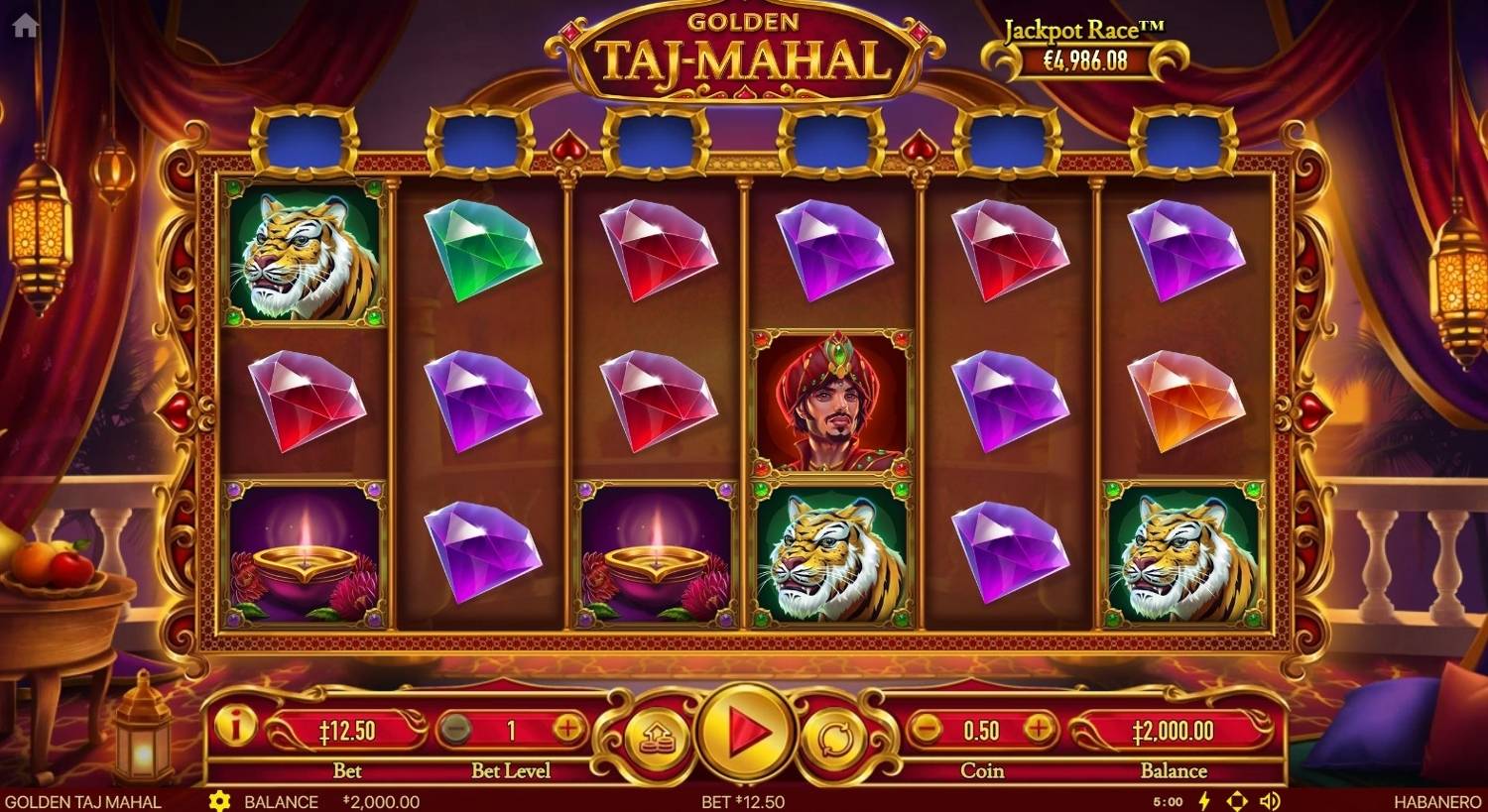Click the Home icon top left
The height and width of the screenshot is (812, 1488).
[x=24, y=24]
